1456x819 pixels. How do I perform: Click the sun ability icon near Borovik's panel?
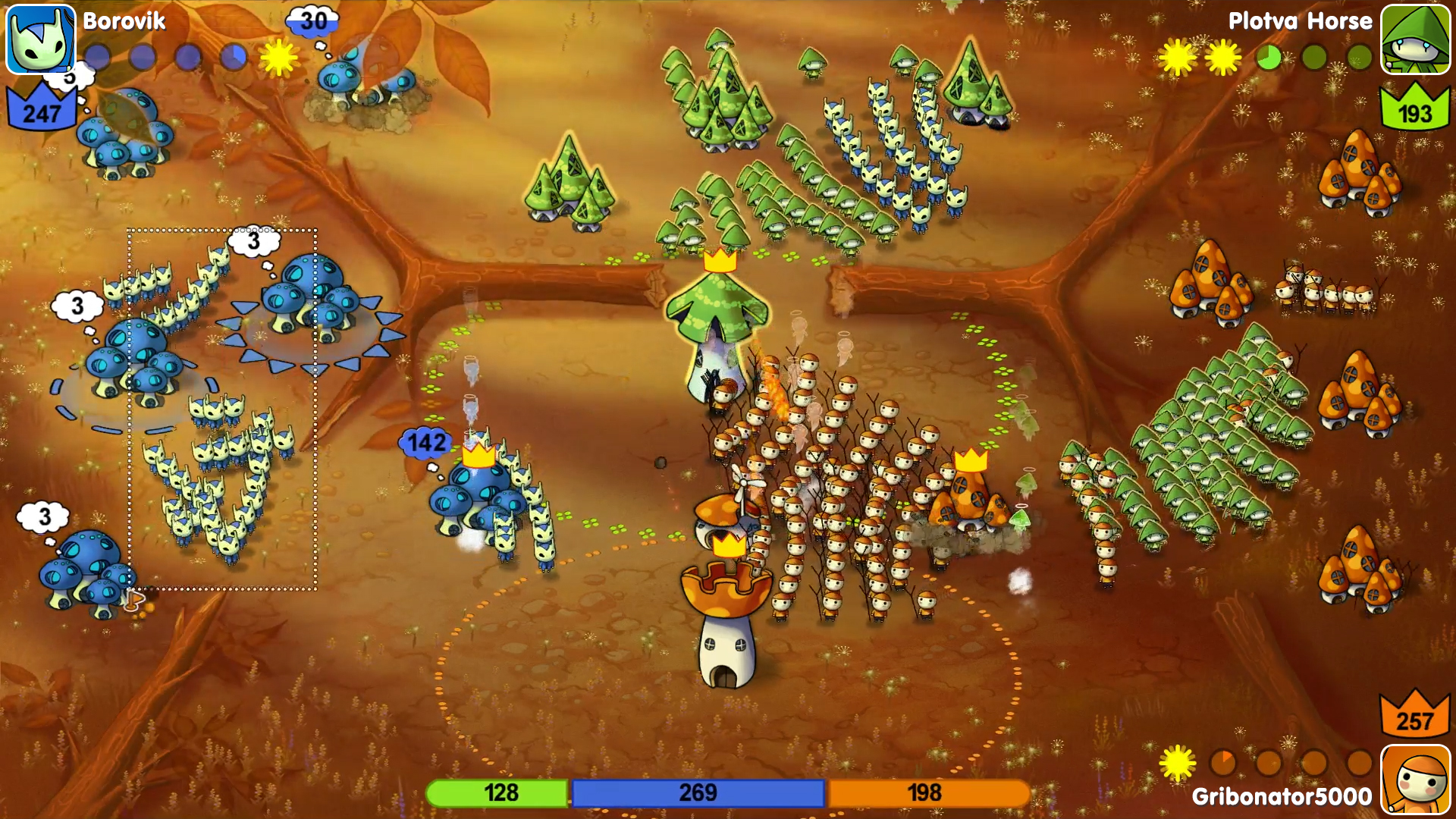pos(279,55)
